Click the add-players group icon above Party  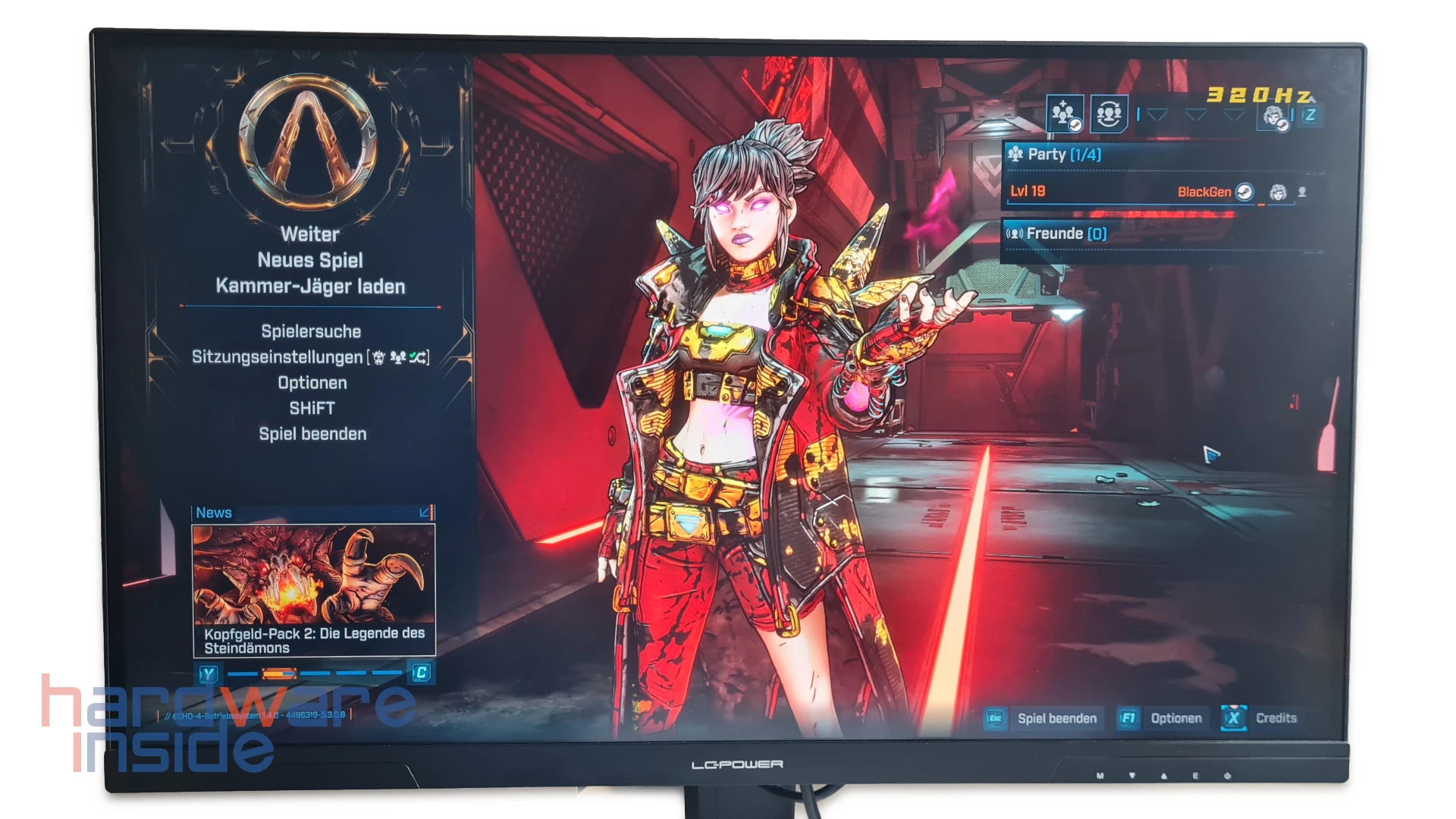tap(1065, 115)
